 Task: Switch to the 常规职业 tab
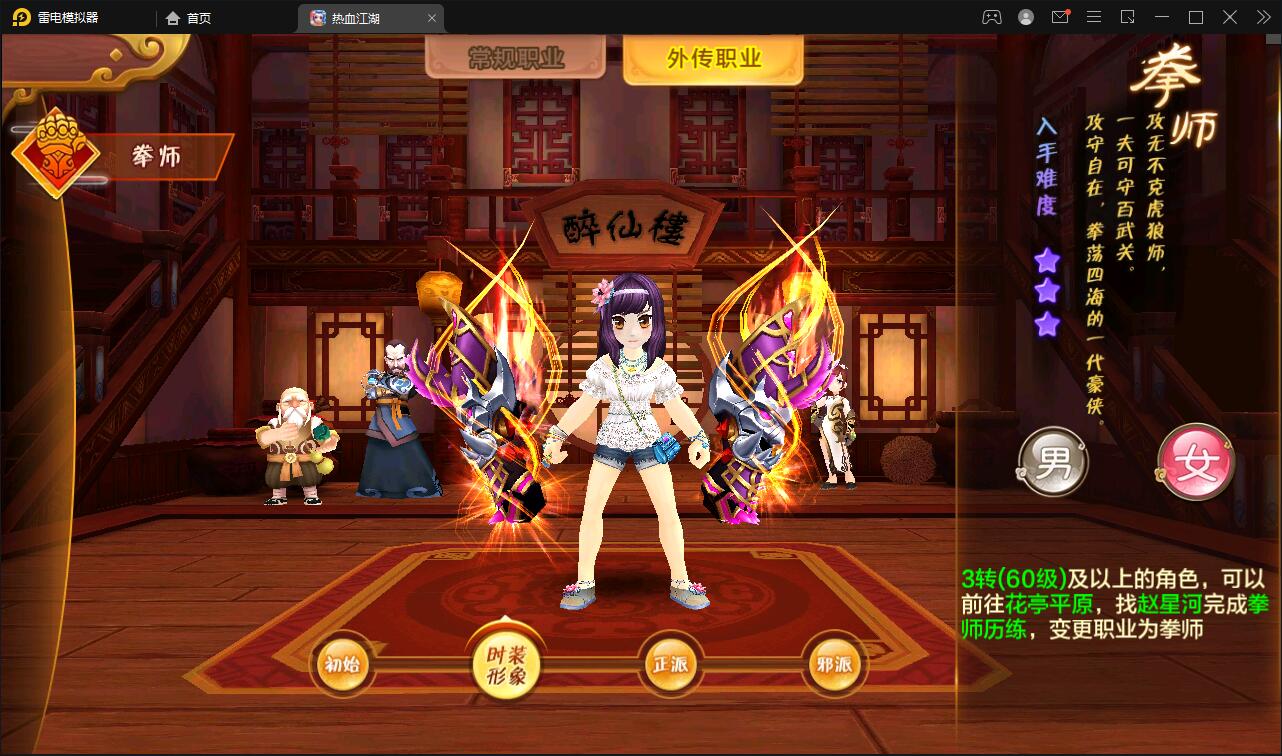tap(513, 58)
